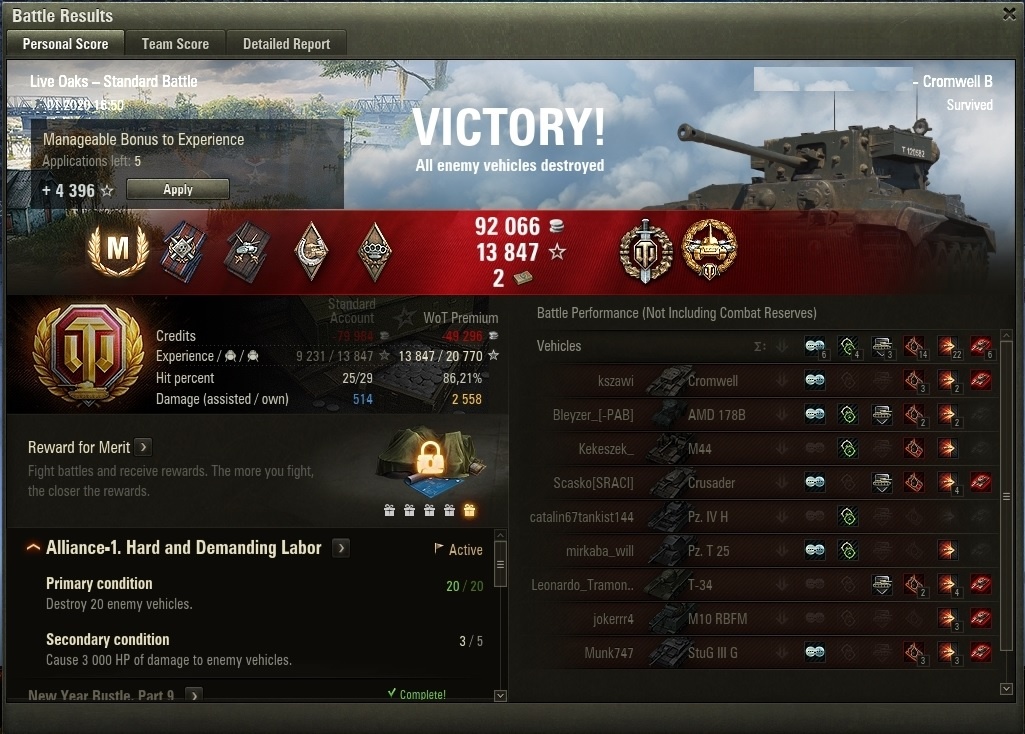Switch to the Team Score tab
The height and width of the screenshot is (734, 1025).
click(175, 44)
